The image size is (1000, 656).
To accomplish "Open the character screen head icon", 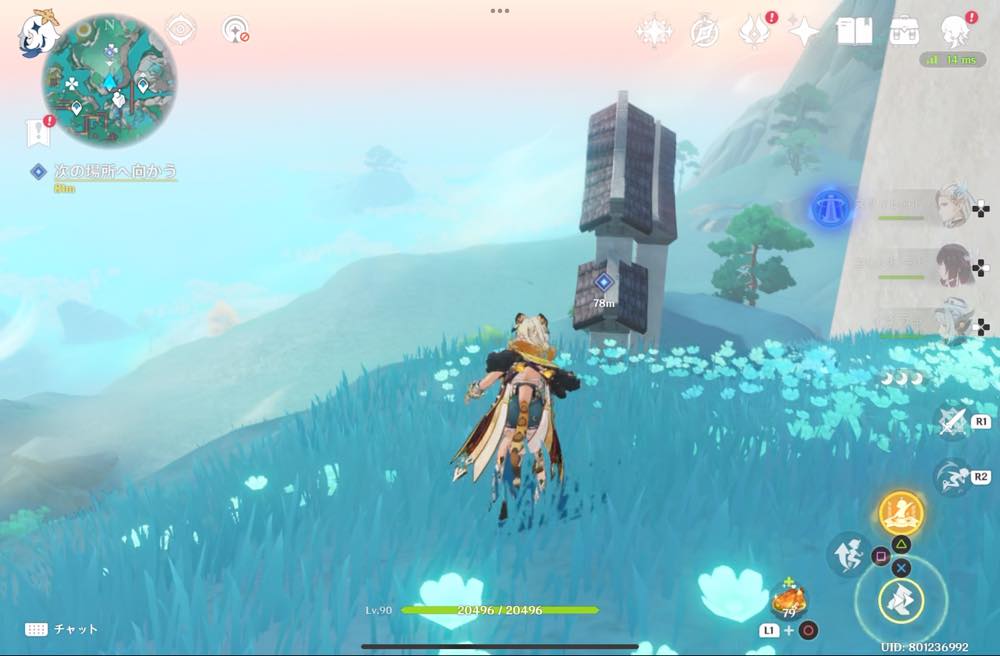I will 956,30.
